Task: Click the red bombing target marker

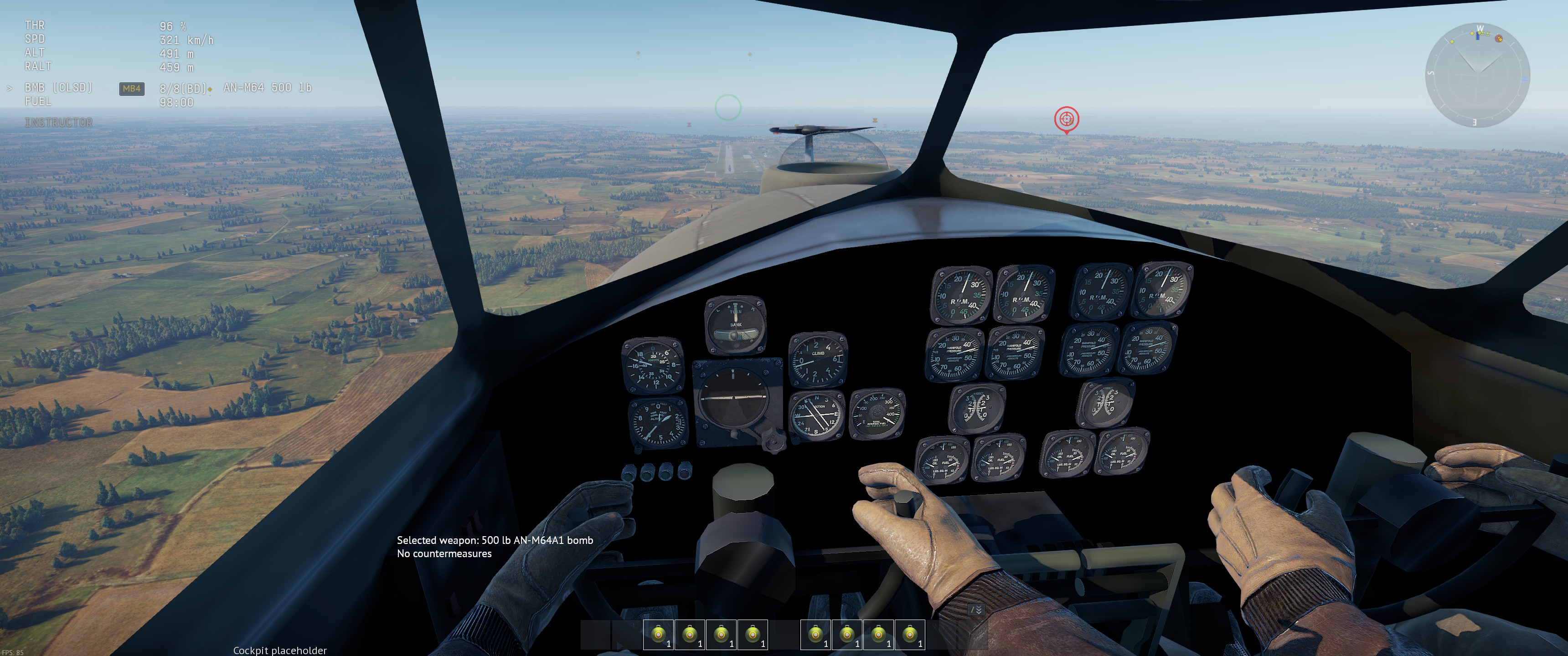Action: pos(1066,118)
